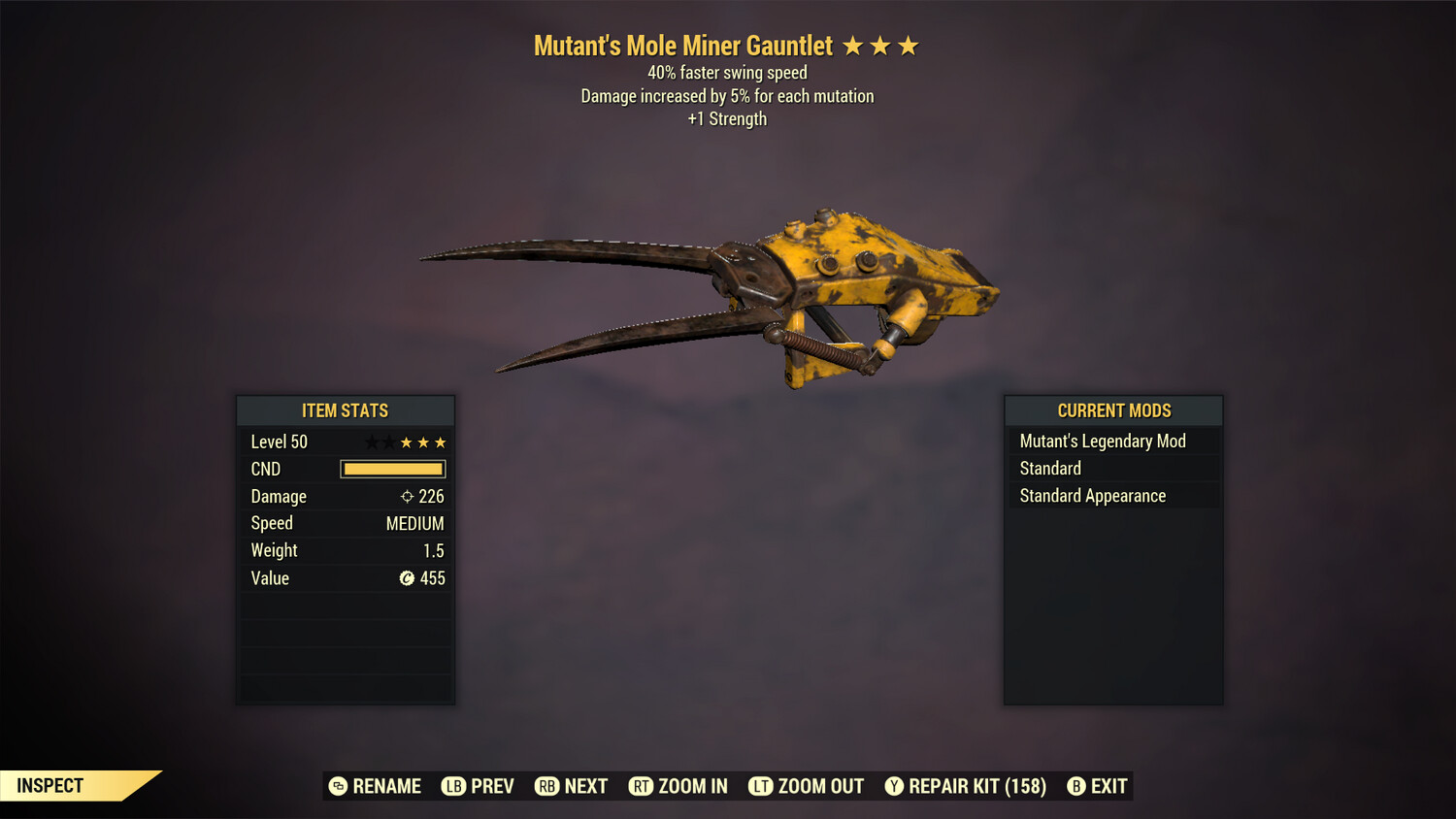Expand the Standard mod entry
The height and width of the screenshot is (819, 1456).
point(1049,468)
